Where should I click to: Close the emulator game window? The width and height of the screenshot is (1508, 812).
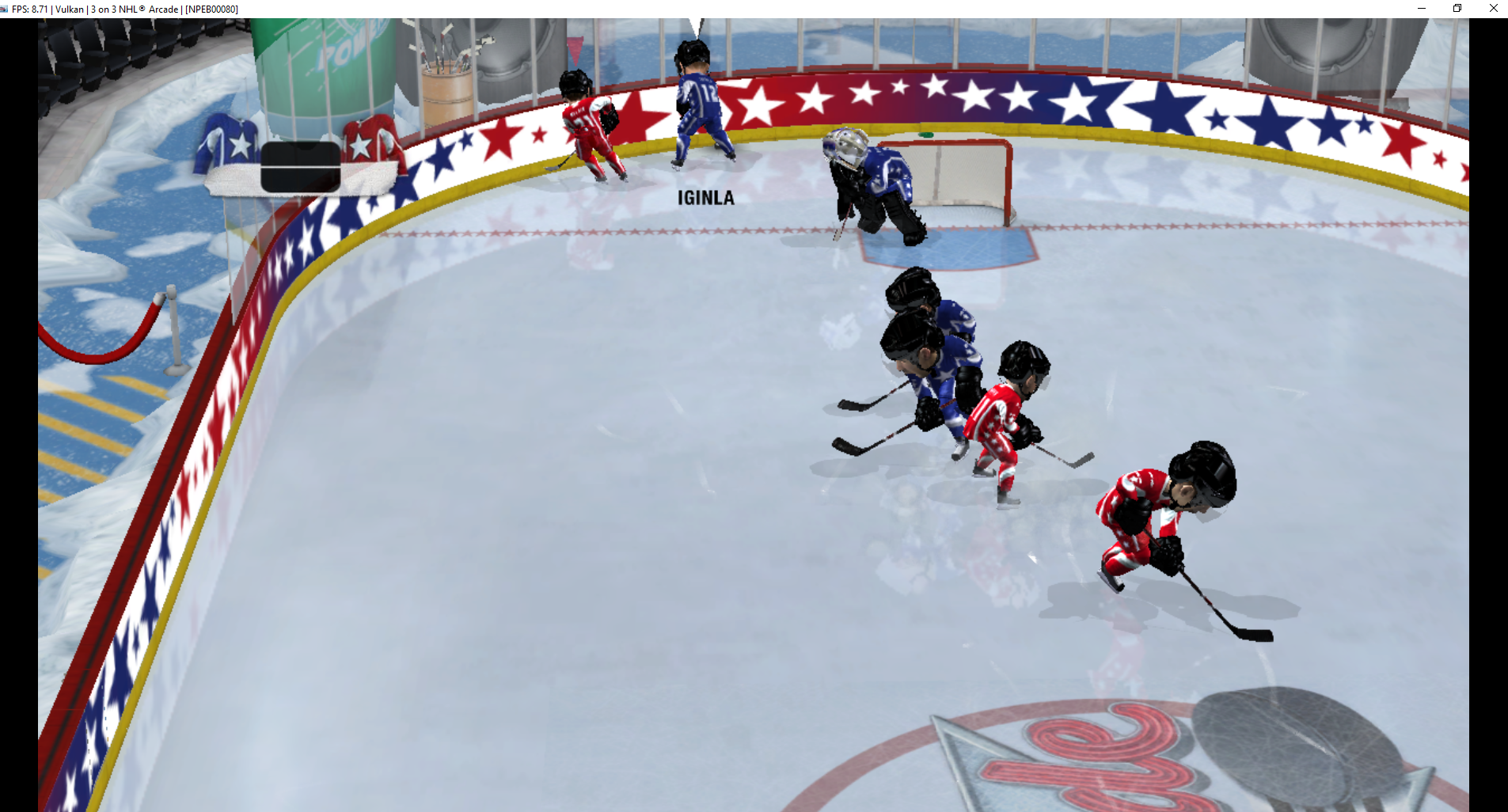pos(1493,9)
